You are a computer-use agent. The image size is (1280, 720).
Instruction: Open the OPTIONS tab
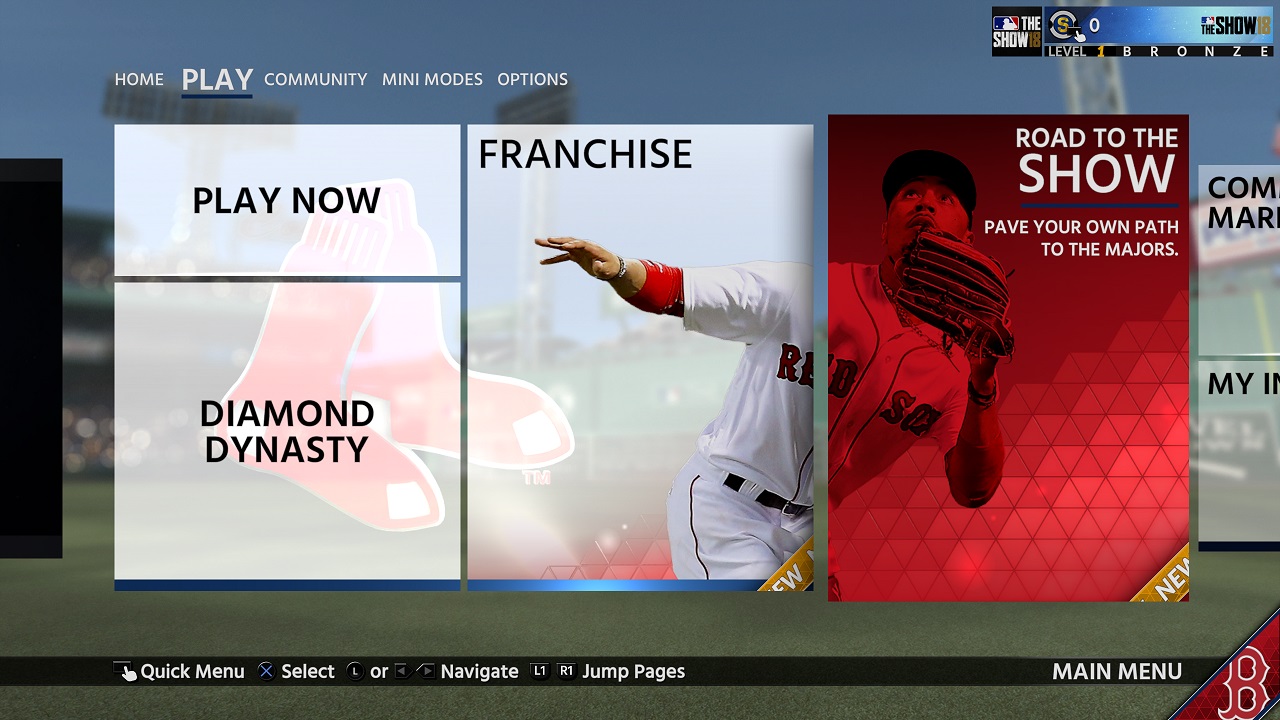coord(532,79)
